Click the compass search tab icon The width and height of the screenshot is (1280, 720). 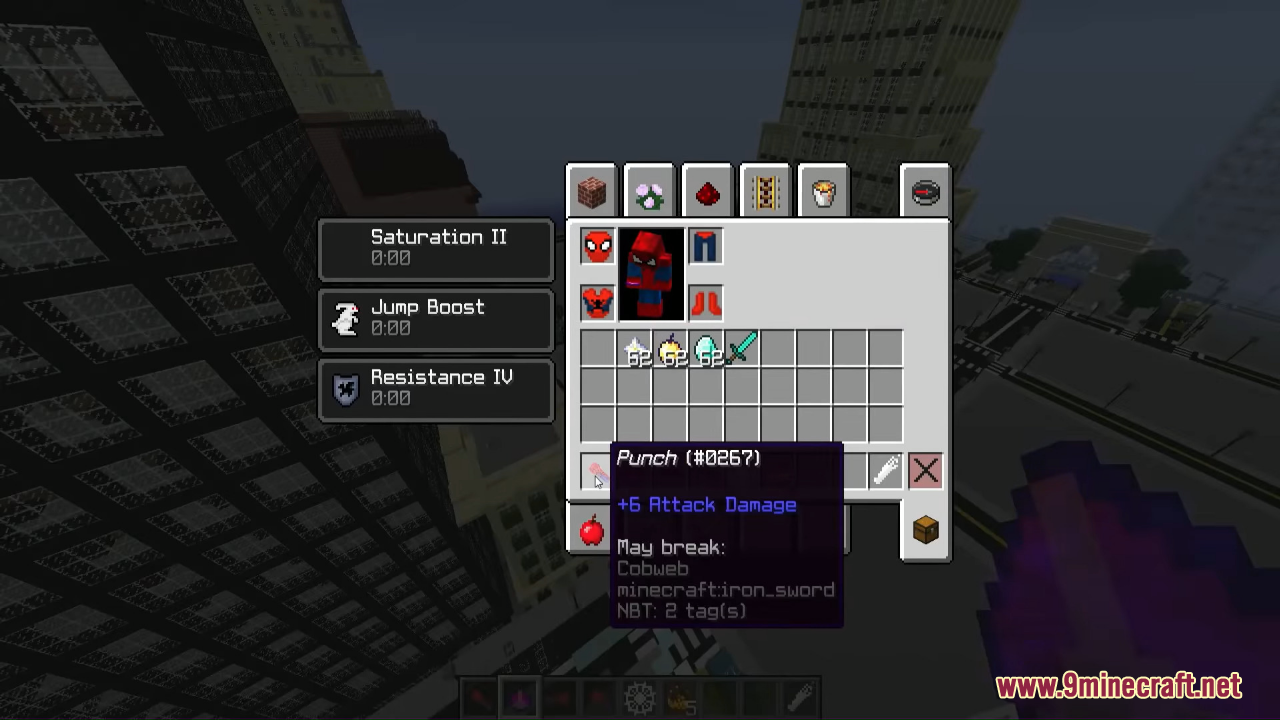(925, 192)
